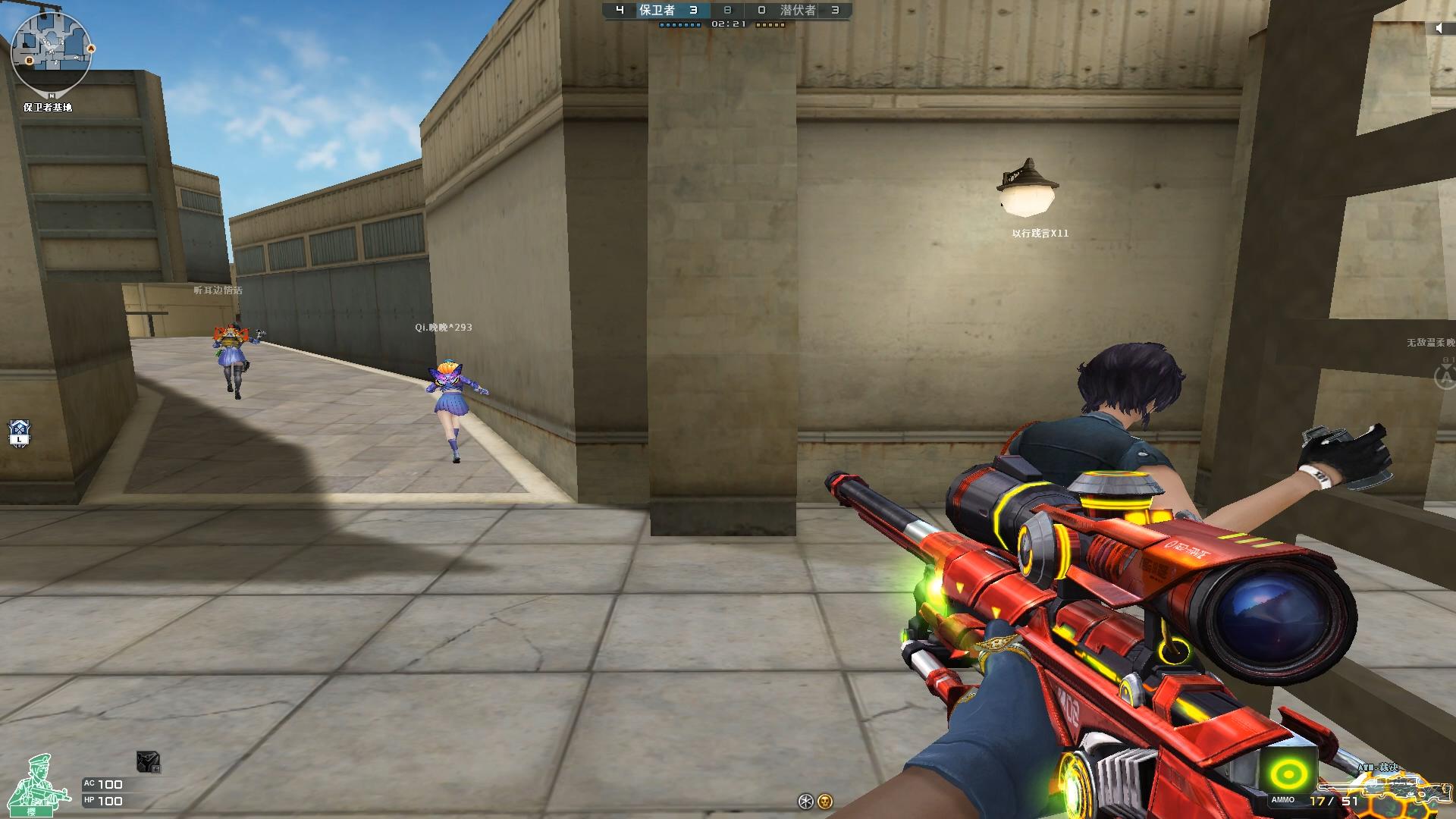
Task: Click the gold skull medal icon
Action: (825, 801)
